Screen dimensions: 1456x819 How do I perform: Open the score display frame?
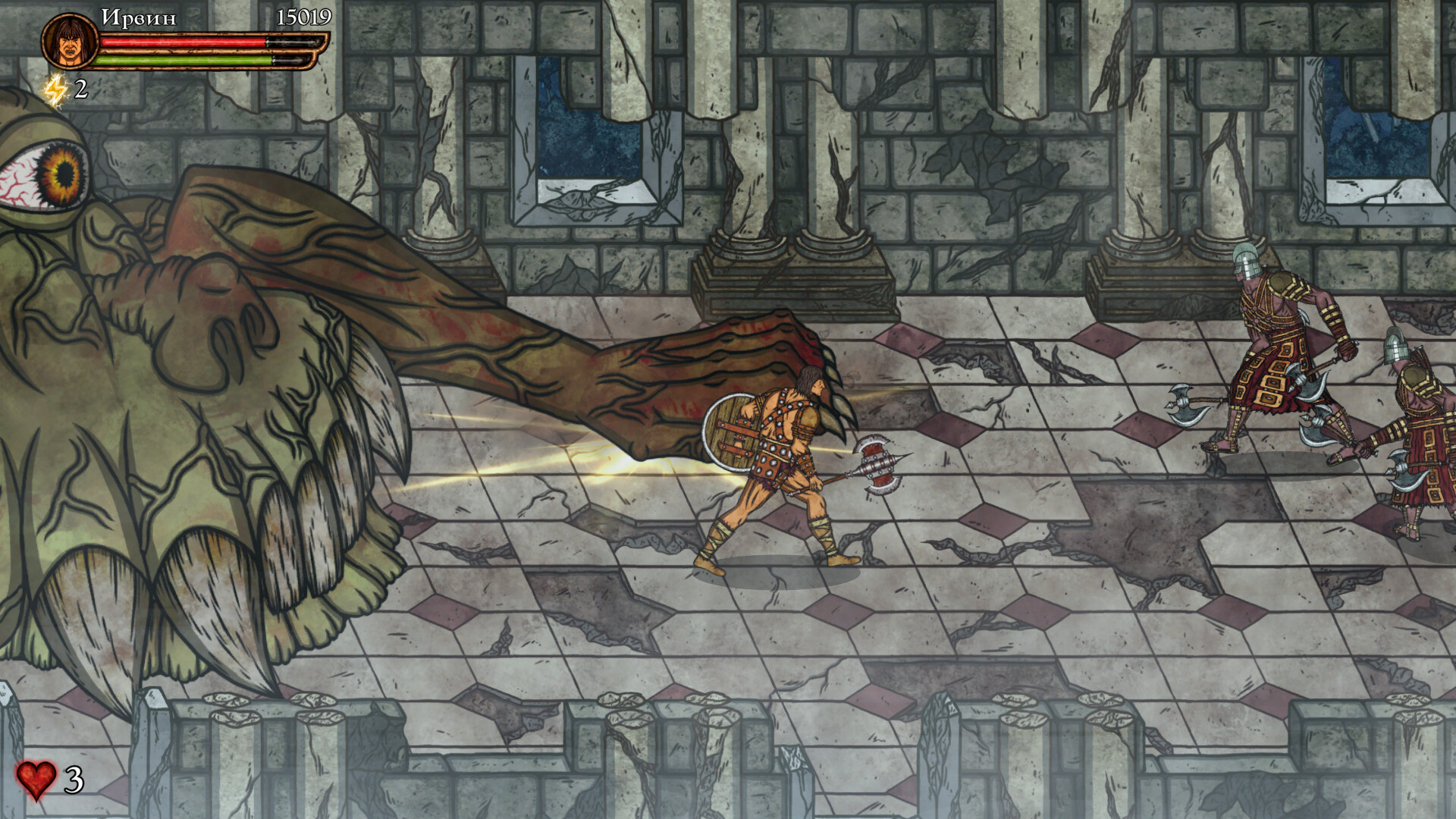302,15
